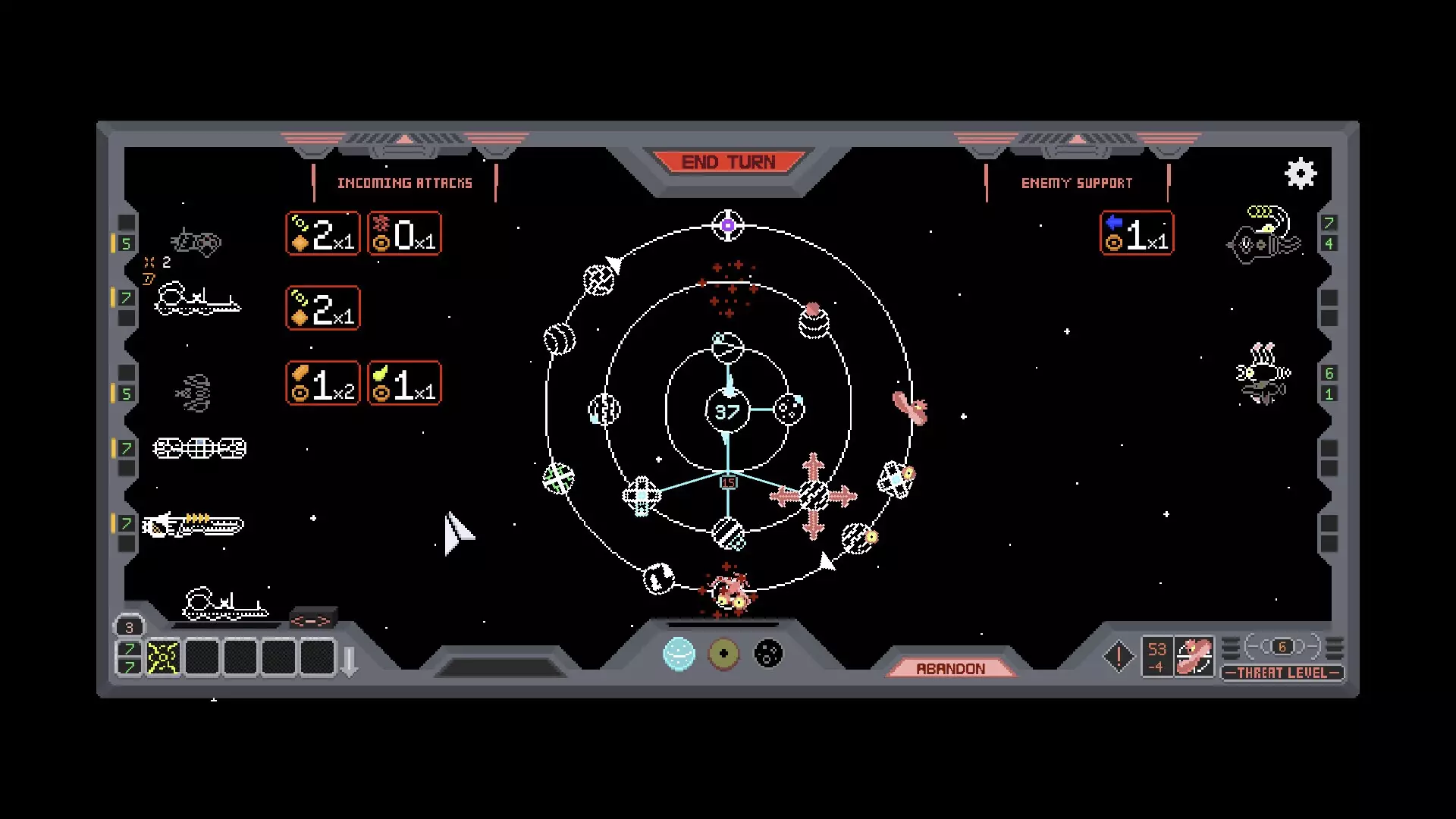Select the center node numbered 37
The image size is (1456, 819).
click(x=727, y=412)
